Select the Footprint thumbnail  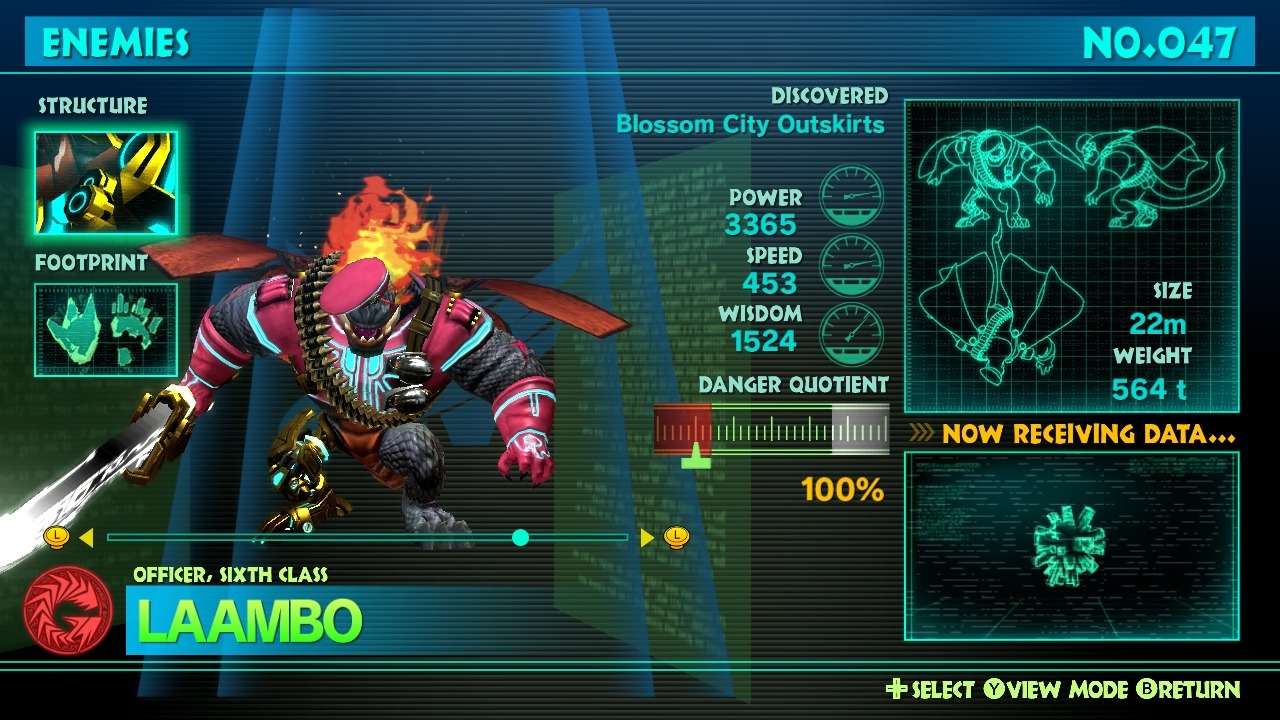coord(106,330)
